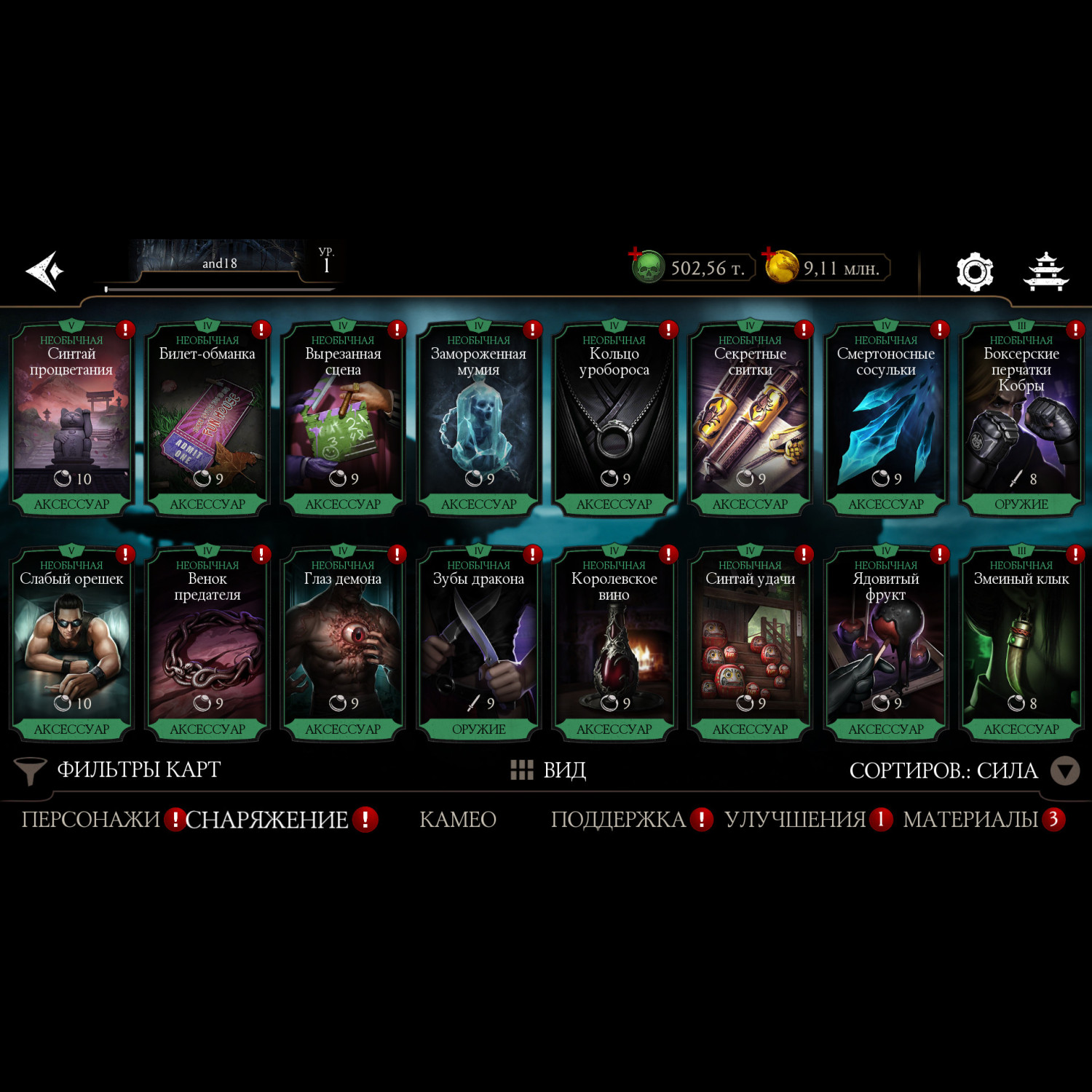Switch to the ПЕРСОНАЖИ tab
The height and width of the screenshot is (1092, 1092).
(x=90, y=820)
